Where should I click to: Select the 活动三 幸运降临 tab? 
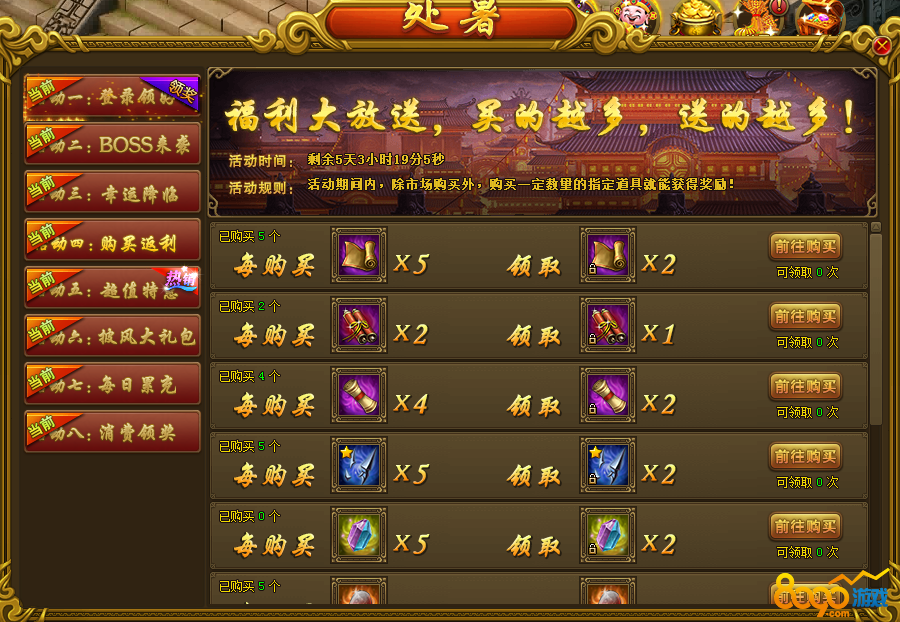(112, 191)
